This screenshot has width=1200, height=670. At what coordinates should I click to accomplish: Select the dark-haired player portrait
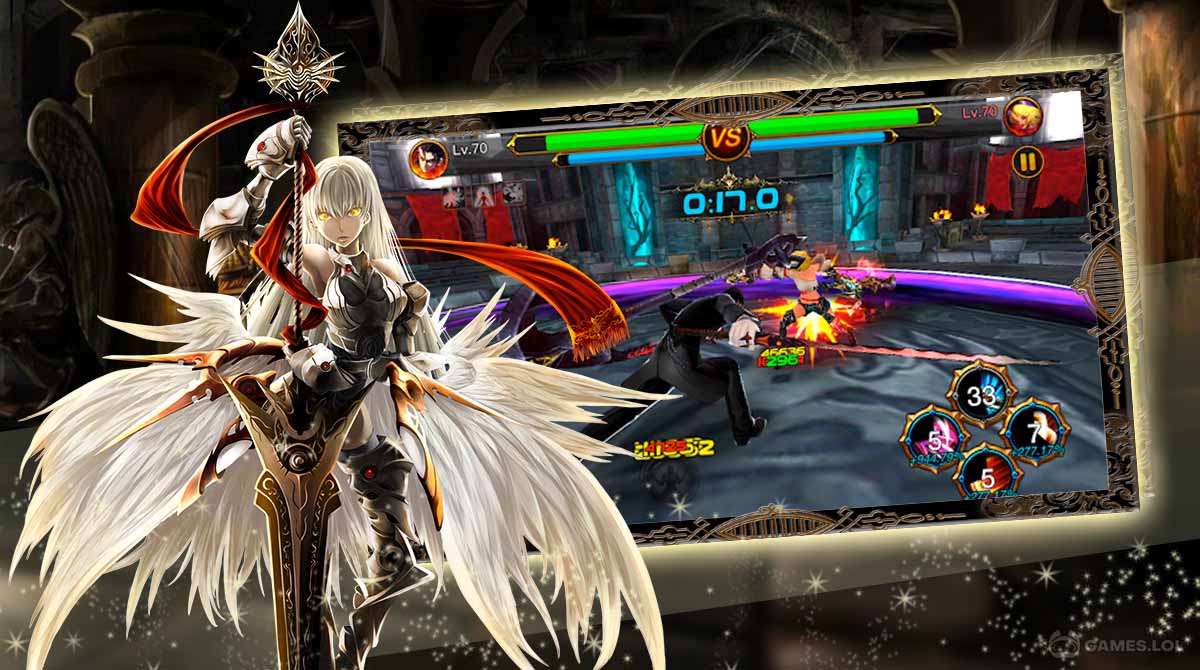point(427,159)
